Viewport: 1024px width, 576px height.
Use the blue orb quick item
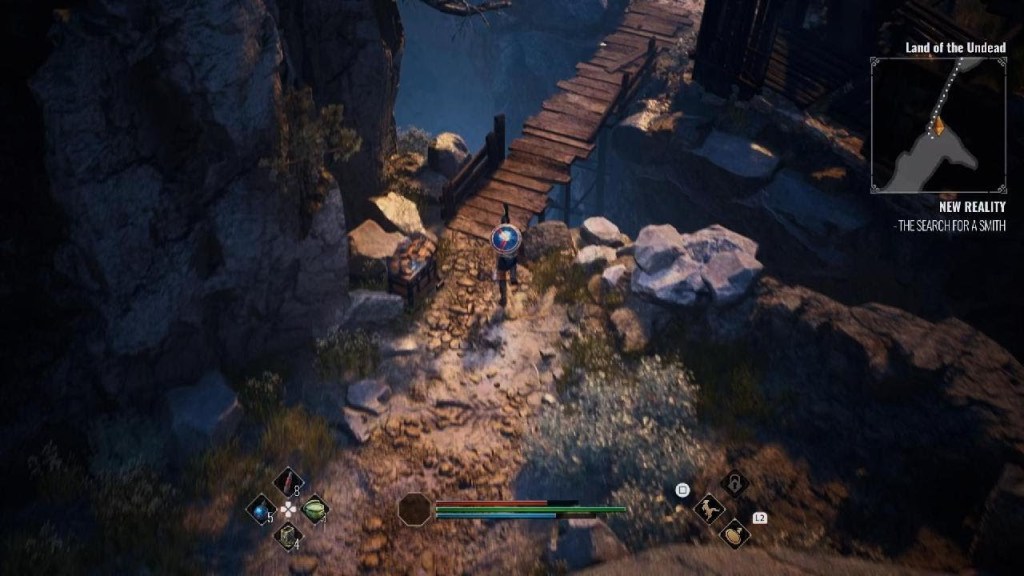[262, 508]
